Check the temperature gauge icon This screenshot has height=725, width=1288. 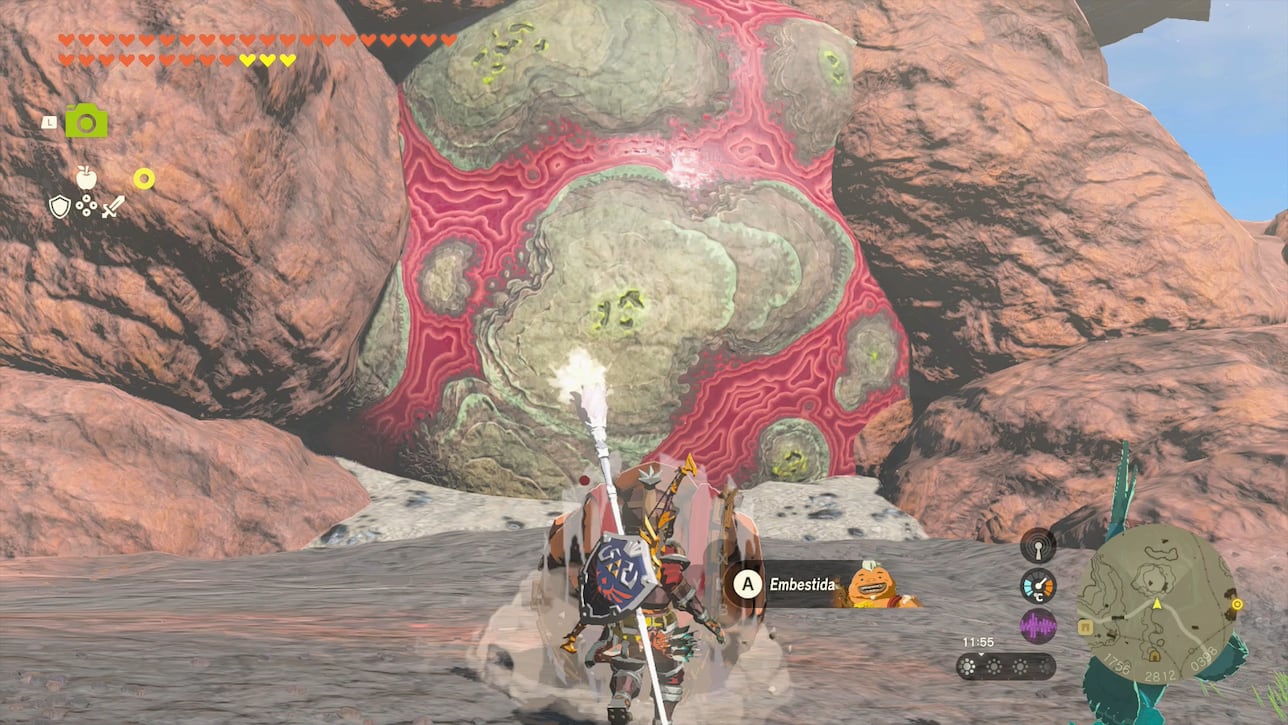tap(1038, 584)
